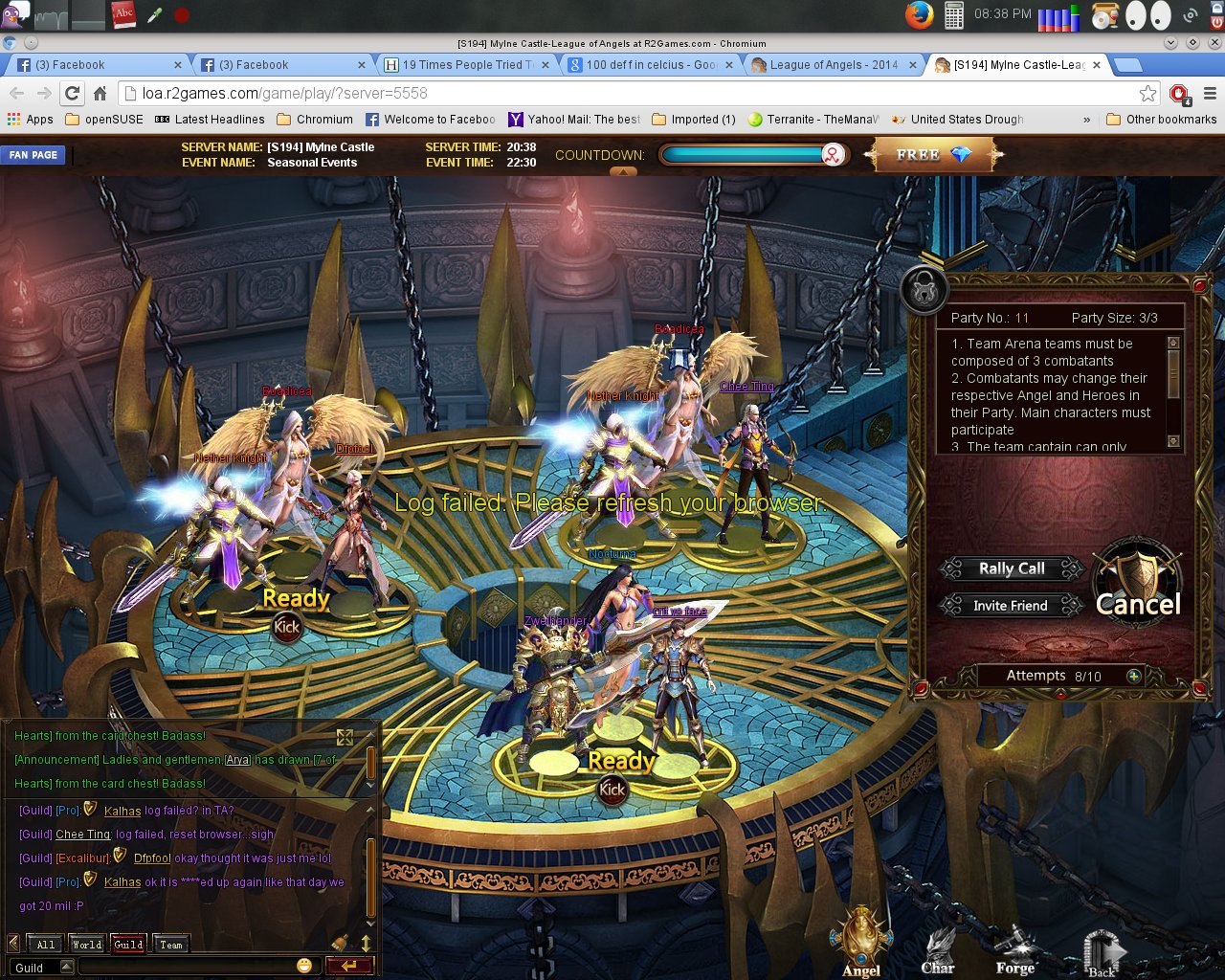Claim the FREE diamond offer
The image size is (1225, 980).
click(932, 155)
